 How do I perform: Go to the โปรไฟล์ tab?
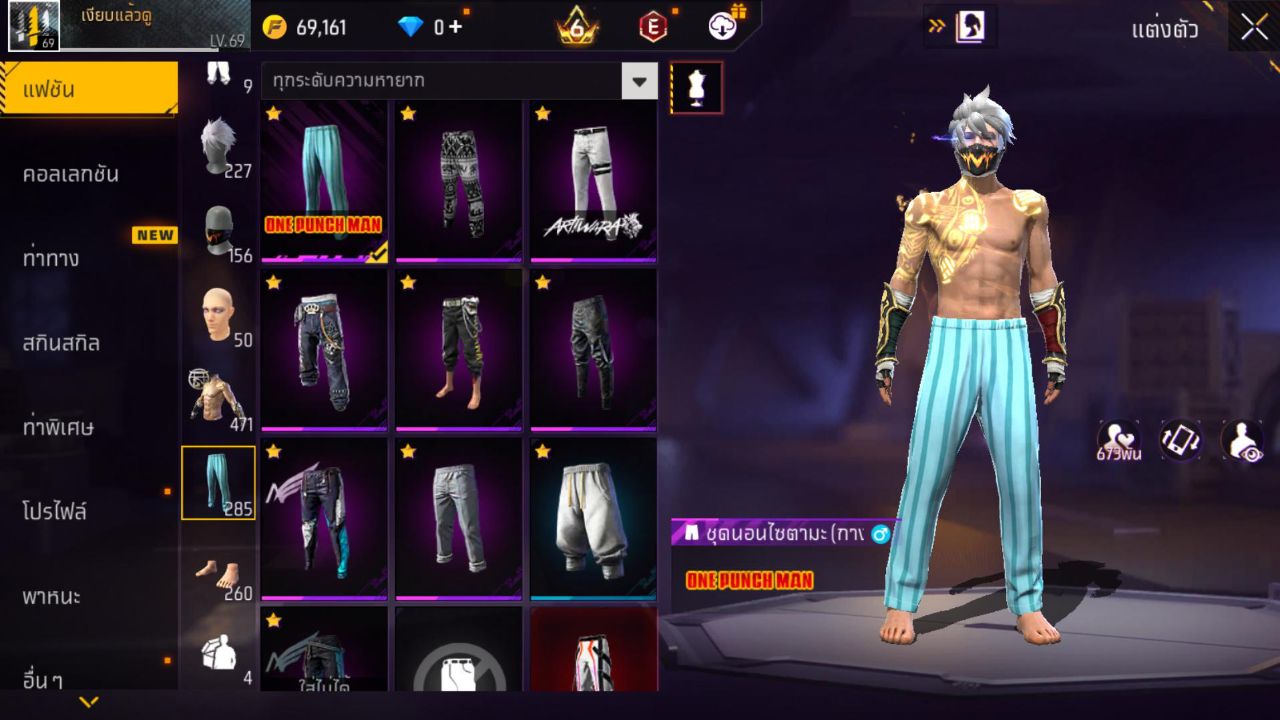click(x=55, y=512)
